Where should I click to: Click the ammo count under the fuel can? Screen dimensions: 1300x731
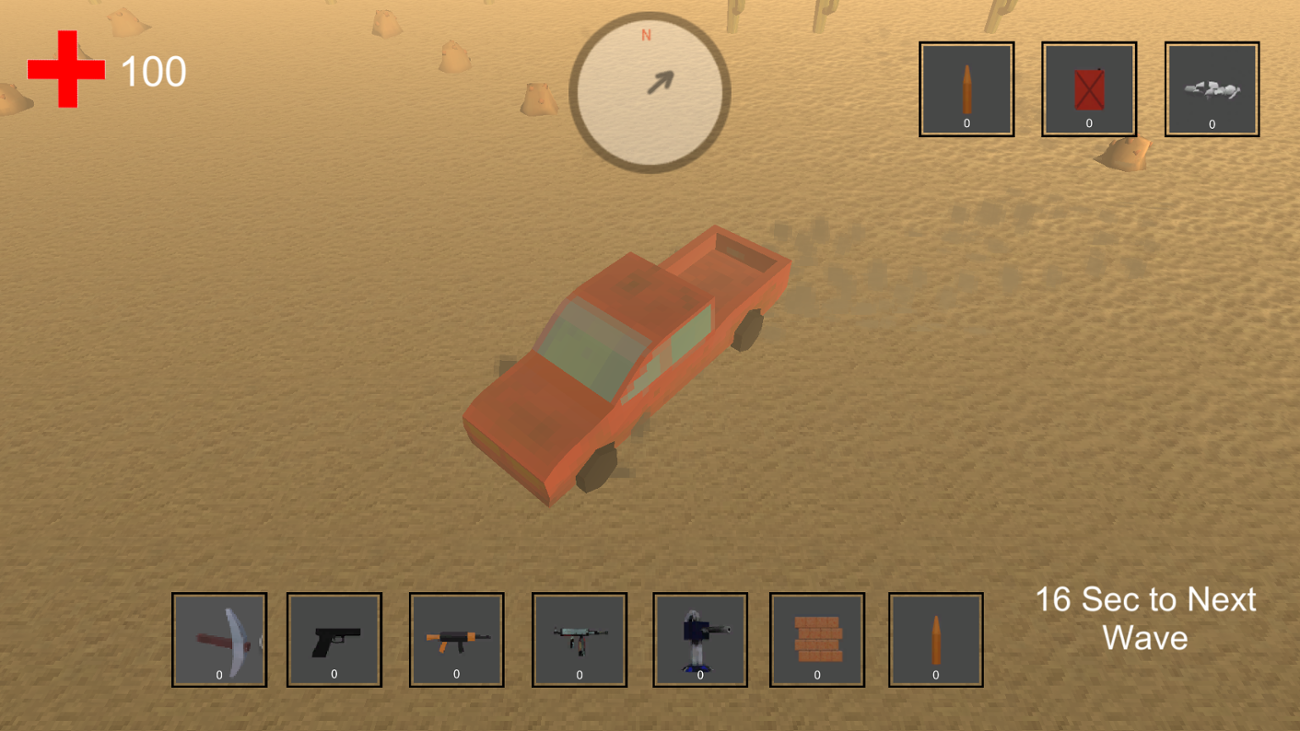[x=1088, y=123]
